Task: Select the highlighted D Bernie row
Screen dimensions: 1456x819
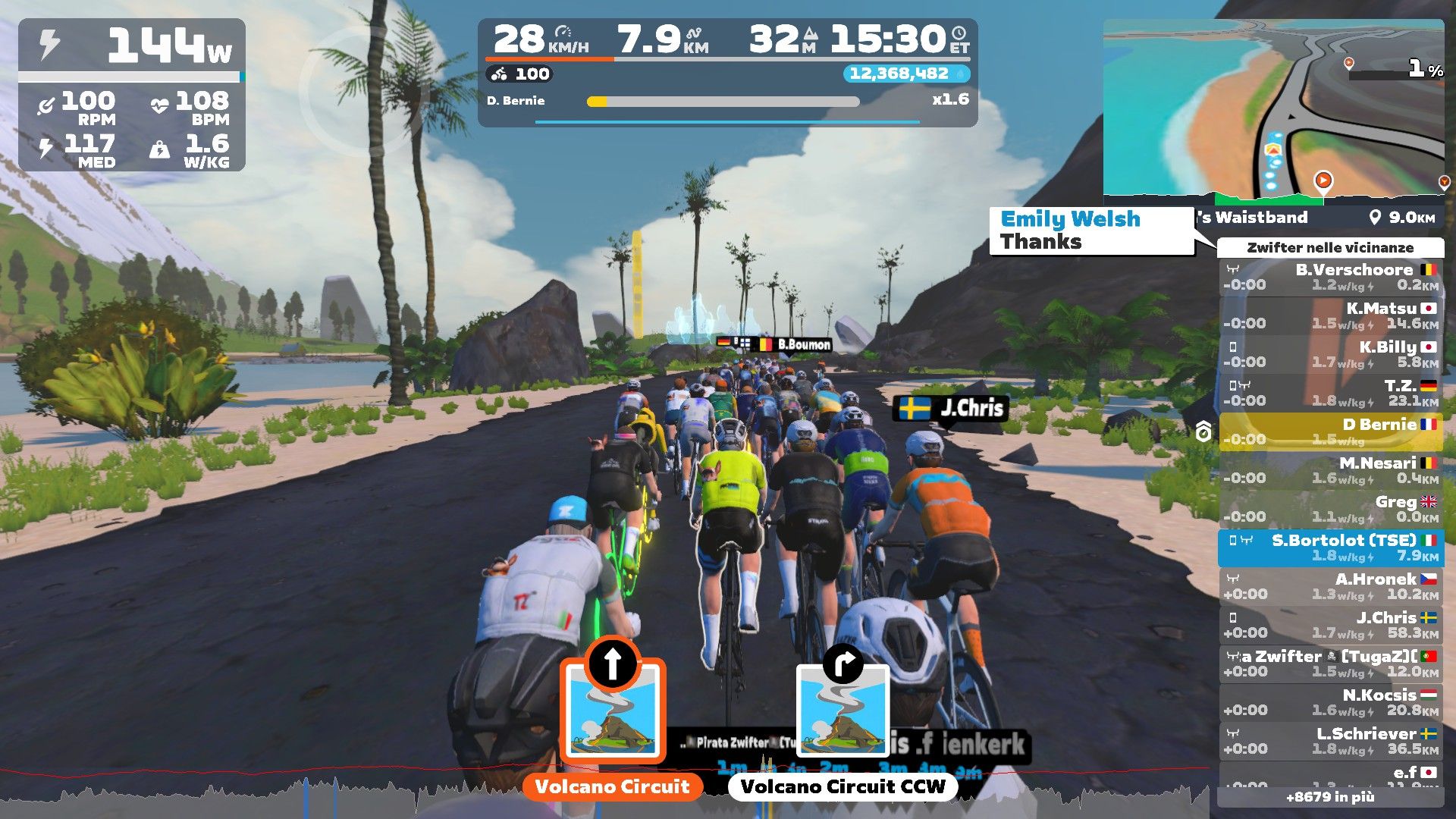Action: click(x=1331, y=431)
